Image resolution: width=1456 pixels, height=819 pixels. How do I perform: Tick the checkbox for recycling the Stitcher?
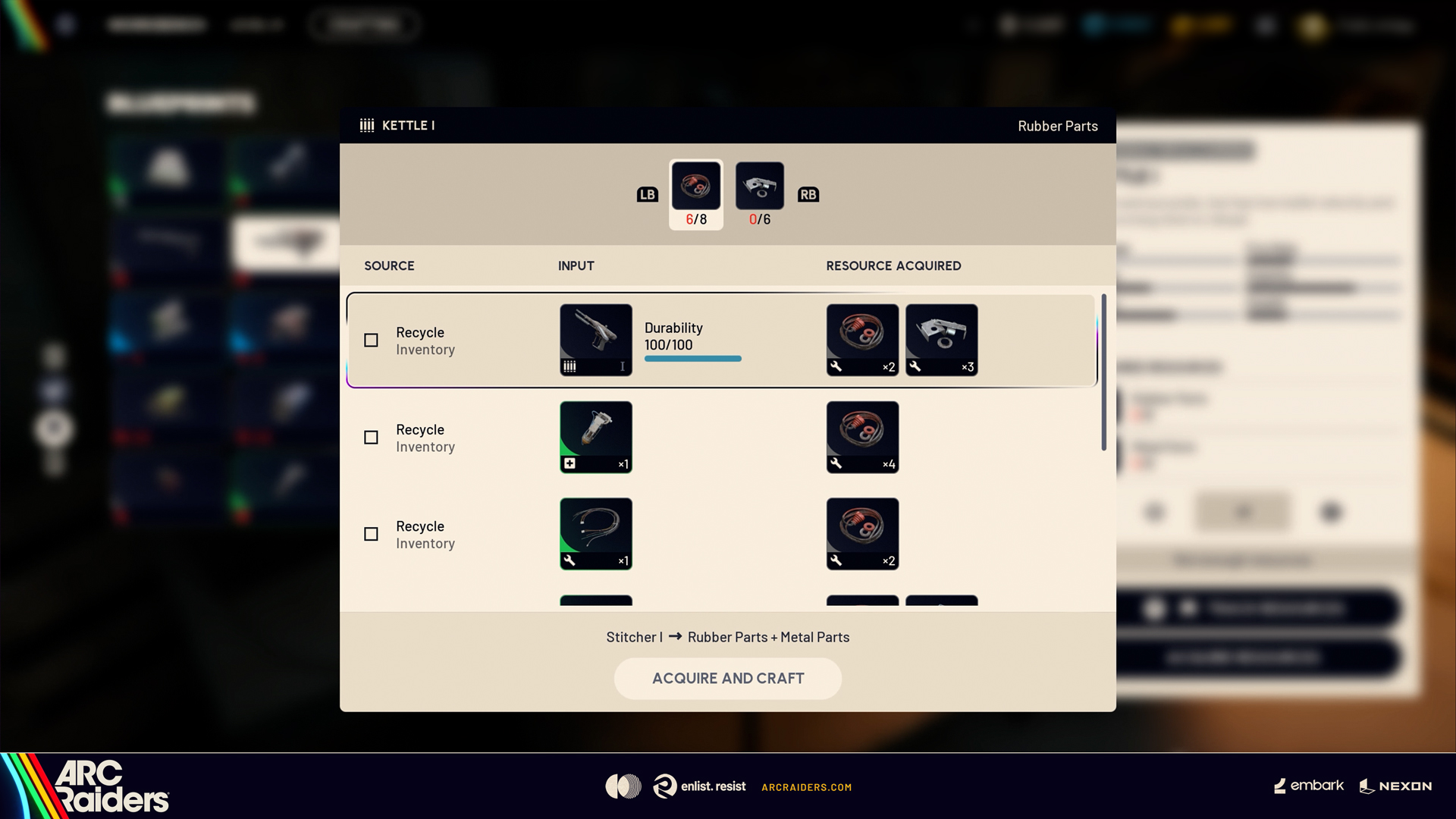point(371,340)
